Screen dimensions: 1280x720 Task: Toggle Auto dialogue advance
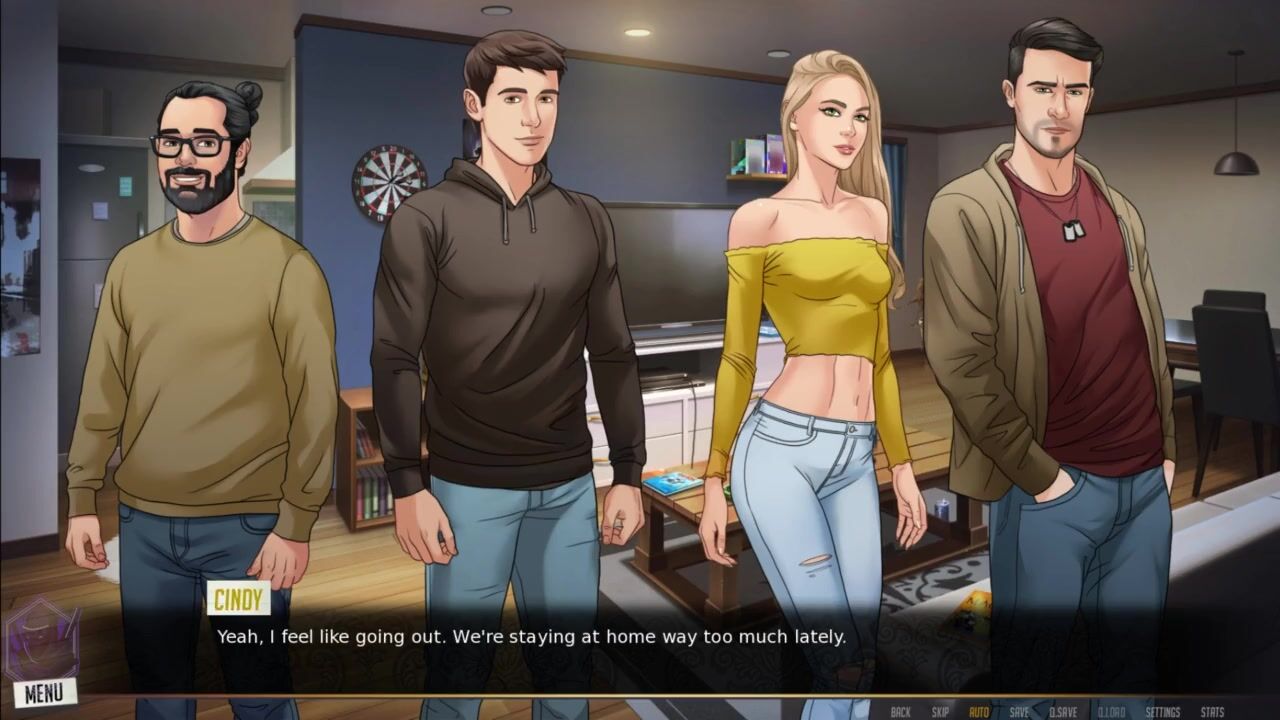click(979, 712)
